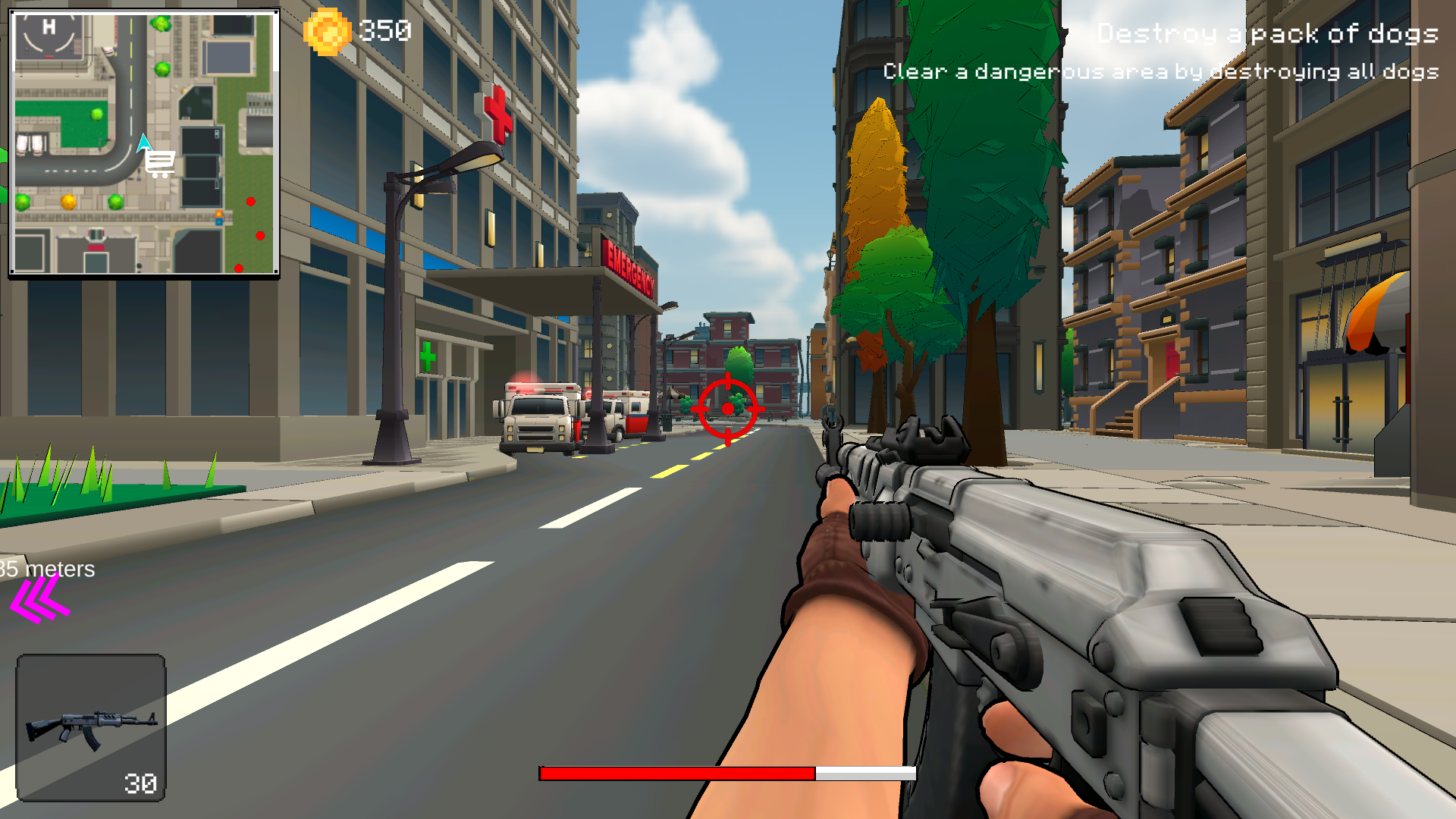The height and width of the screenshot is (819, 1456).
Task: Toggle the minimap display panel
Action: click(144, 140)
